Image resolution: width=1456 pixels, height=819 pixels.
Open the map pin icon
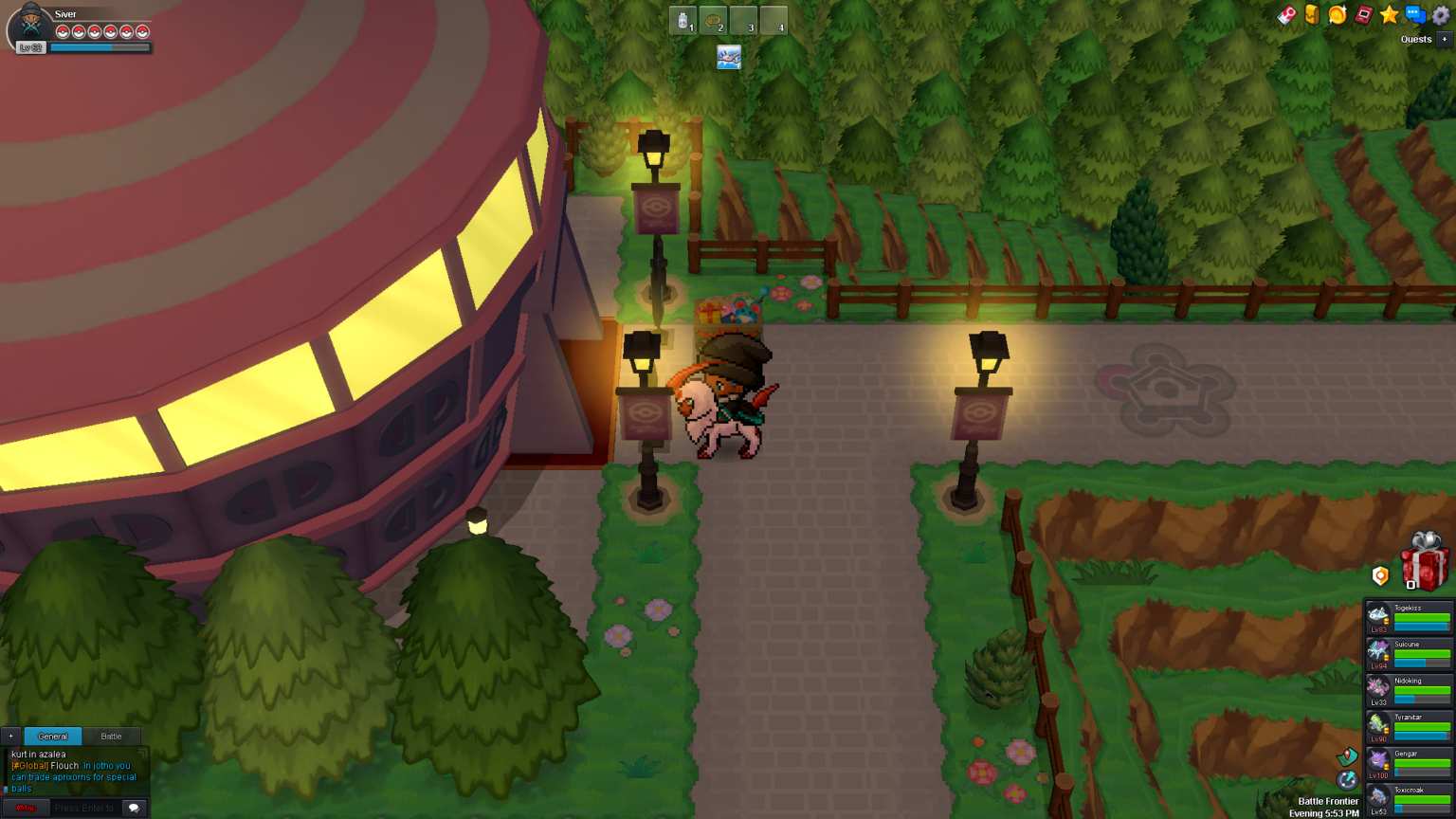(x=1347, y=756)
